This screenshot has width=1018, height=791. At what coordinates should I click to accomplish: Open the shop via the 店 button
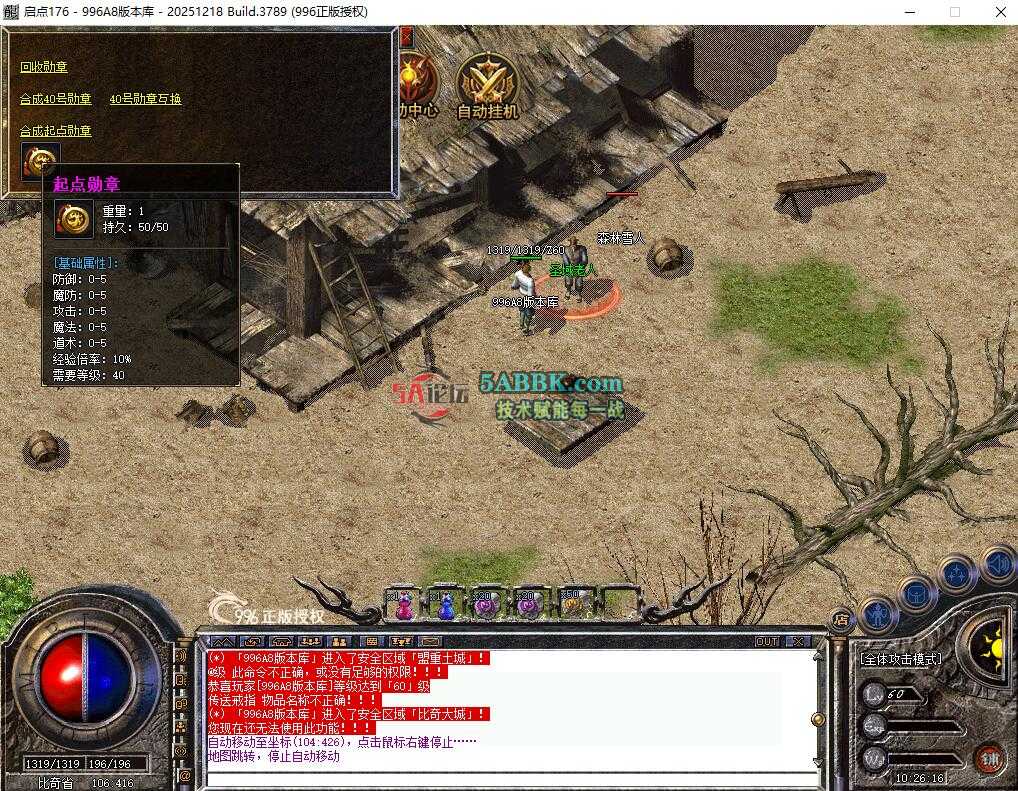pos(841,619)
